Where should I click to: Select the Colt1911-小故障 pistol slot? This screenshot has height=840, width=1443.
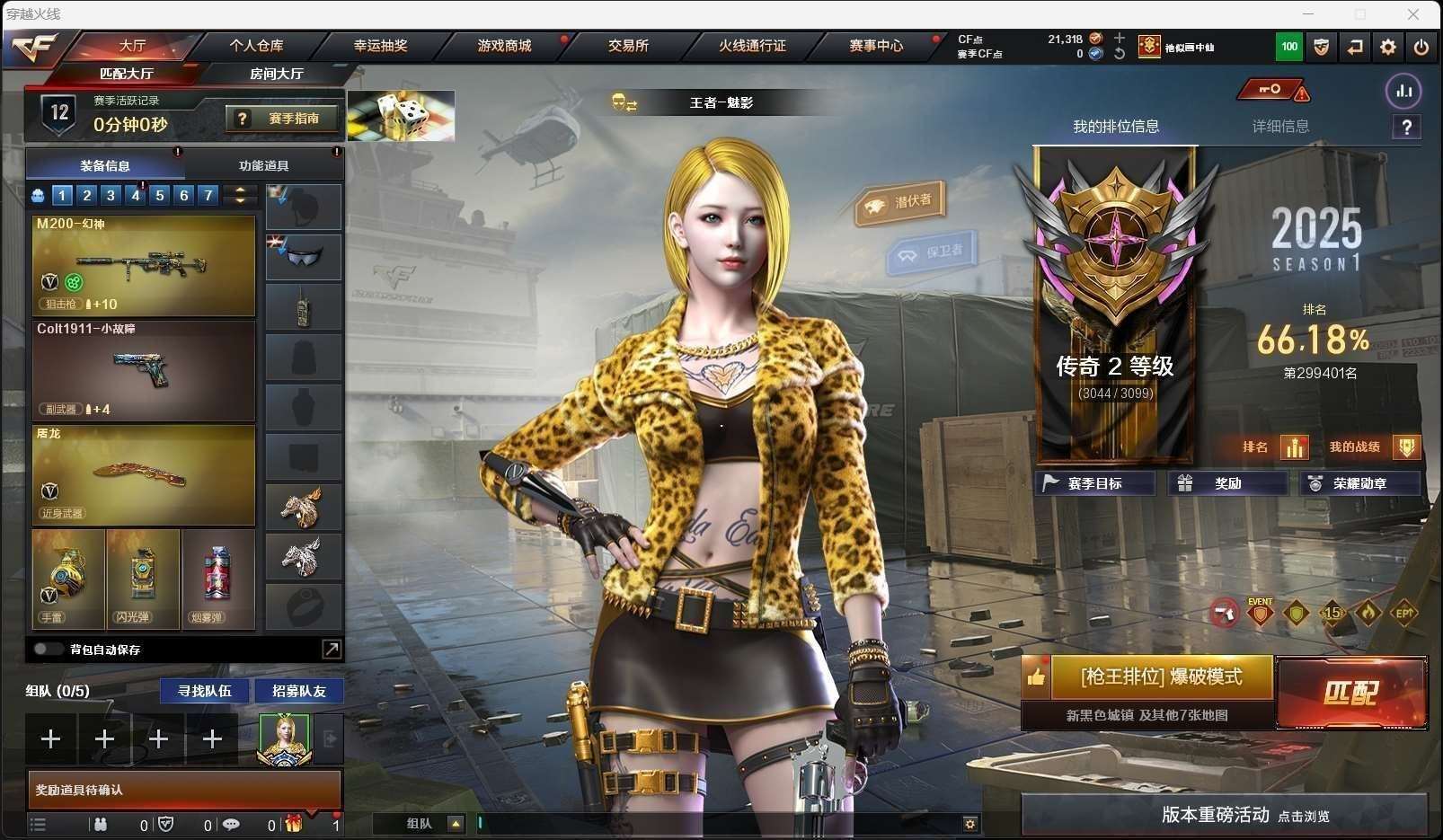coord(144,370)
